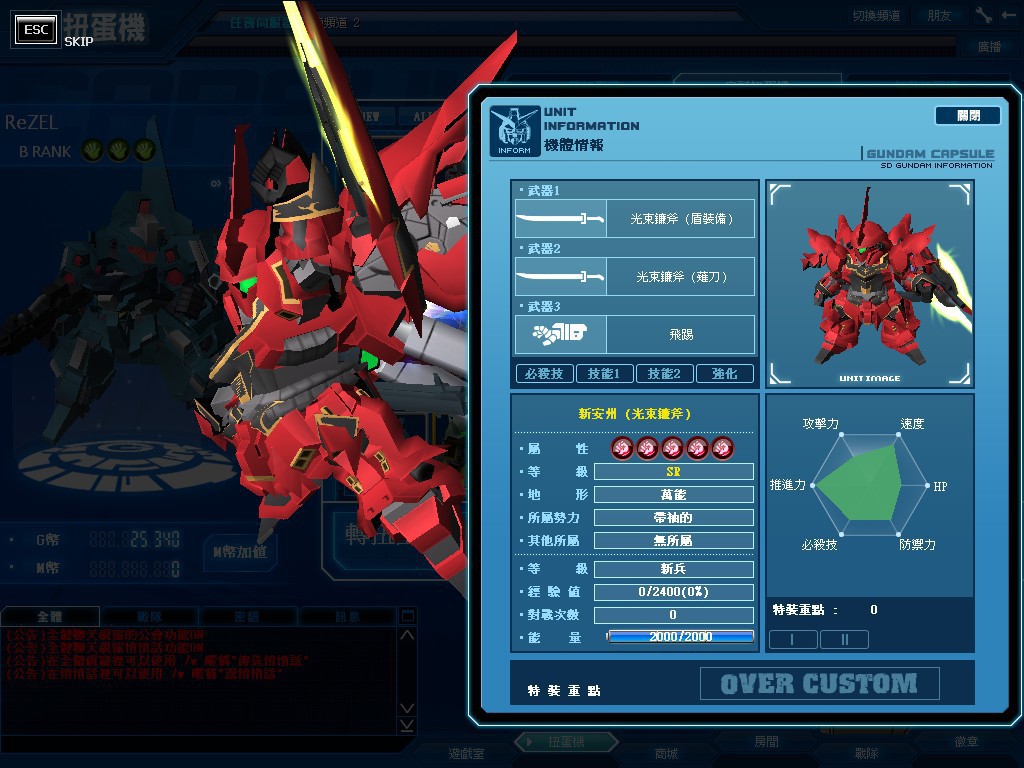Image resolution: width=1024 pixels, height=768 pixels.
Task: Open 徽章 badges in bottom navigation
Action: [966, 742]
